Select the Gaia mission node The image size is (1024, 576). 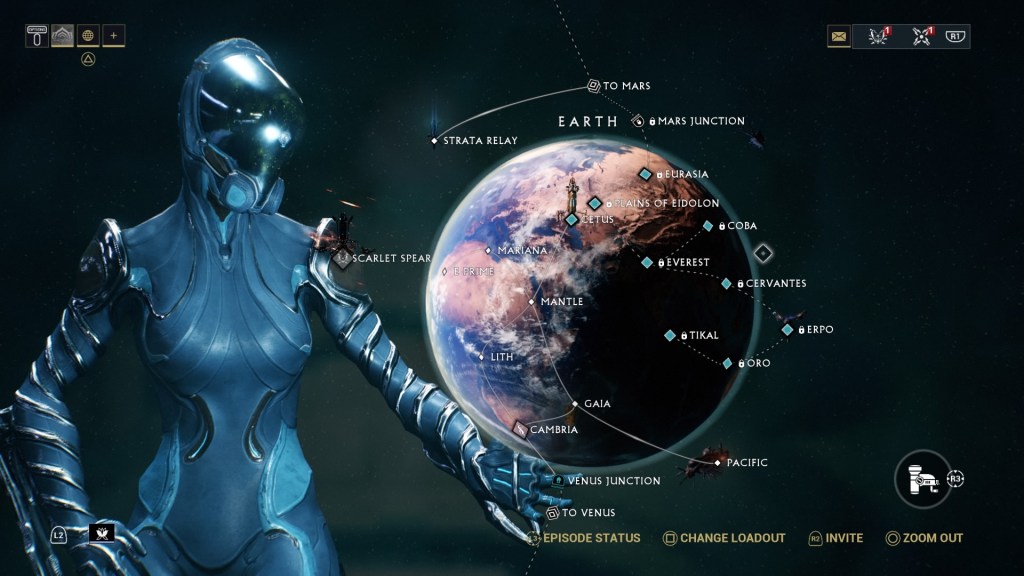pos(575,404)
